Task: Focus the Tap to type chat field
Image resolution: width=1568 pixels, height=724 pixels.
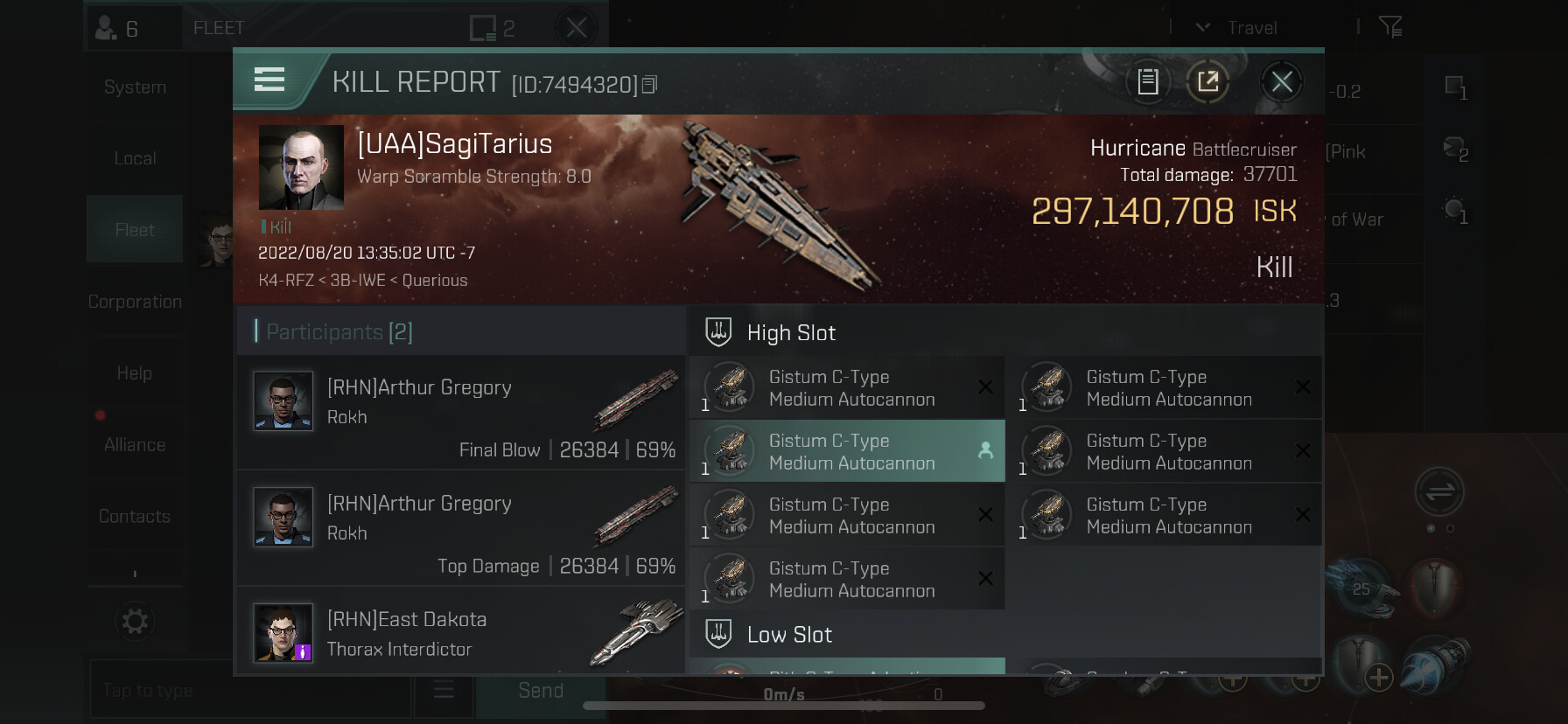Action: pyautogui.click(x=249, y=691)
